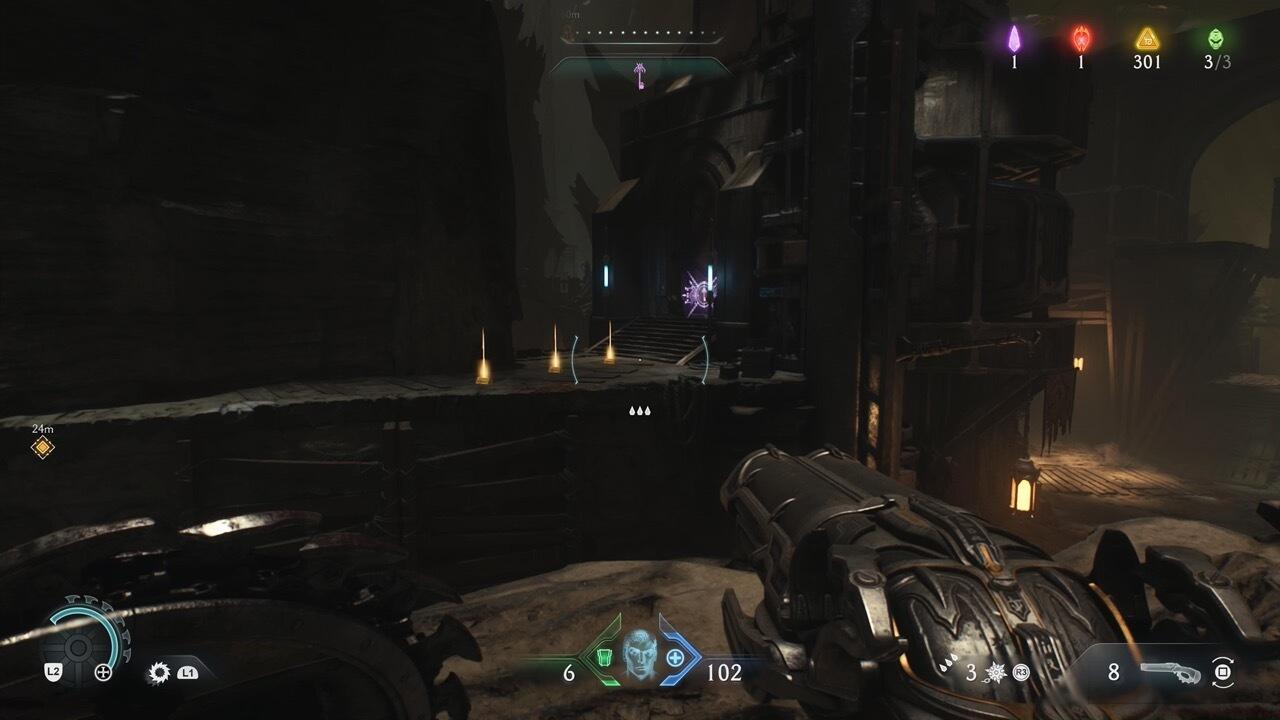Select the purple key on the compass
This screenshot has height=720, width=1280.
coord(639,74)
